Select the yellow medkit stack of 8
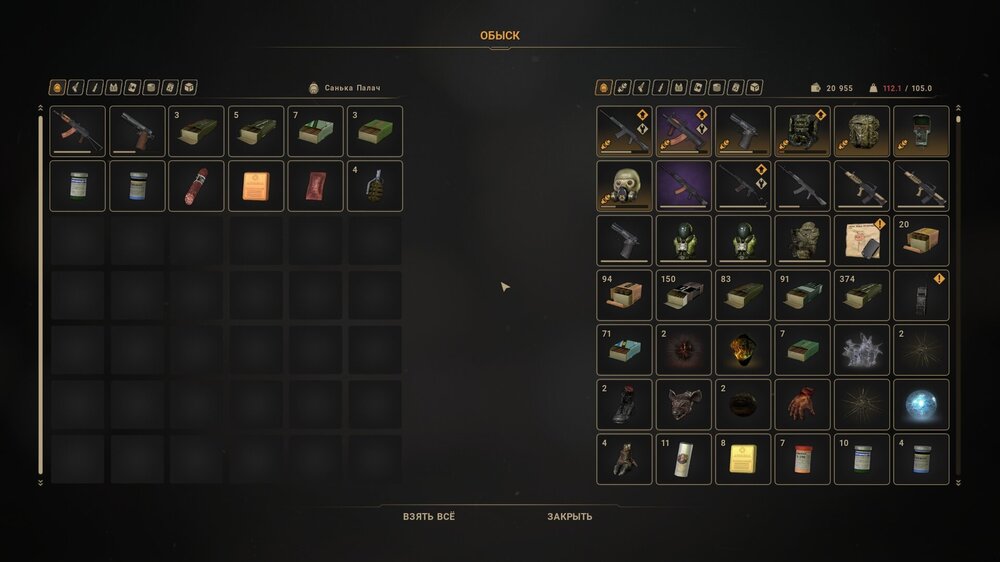The image size is (1000, 562). (x=743, y=459)
